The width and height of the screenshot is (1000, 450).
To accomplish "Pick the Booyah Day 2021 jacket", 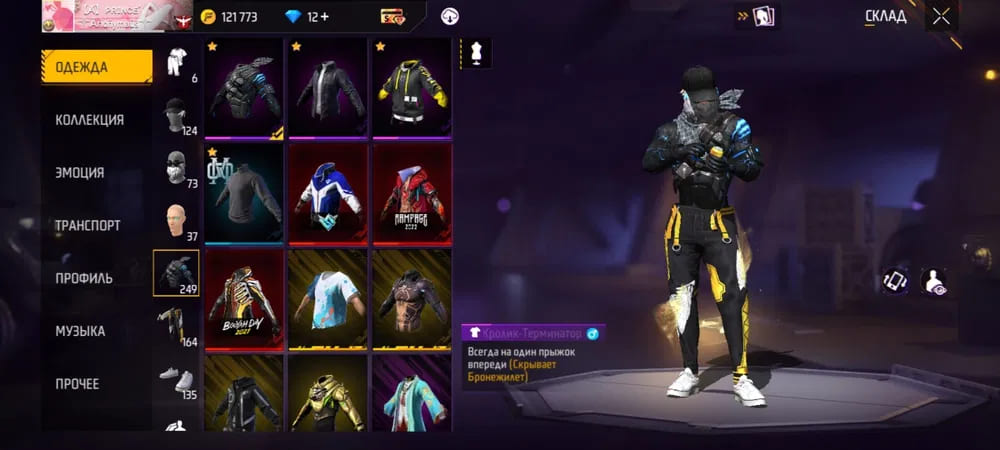I will tap(244, 298).
